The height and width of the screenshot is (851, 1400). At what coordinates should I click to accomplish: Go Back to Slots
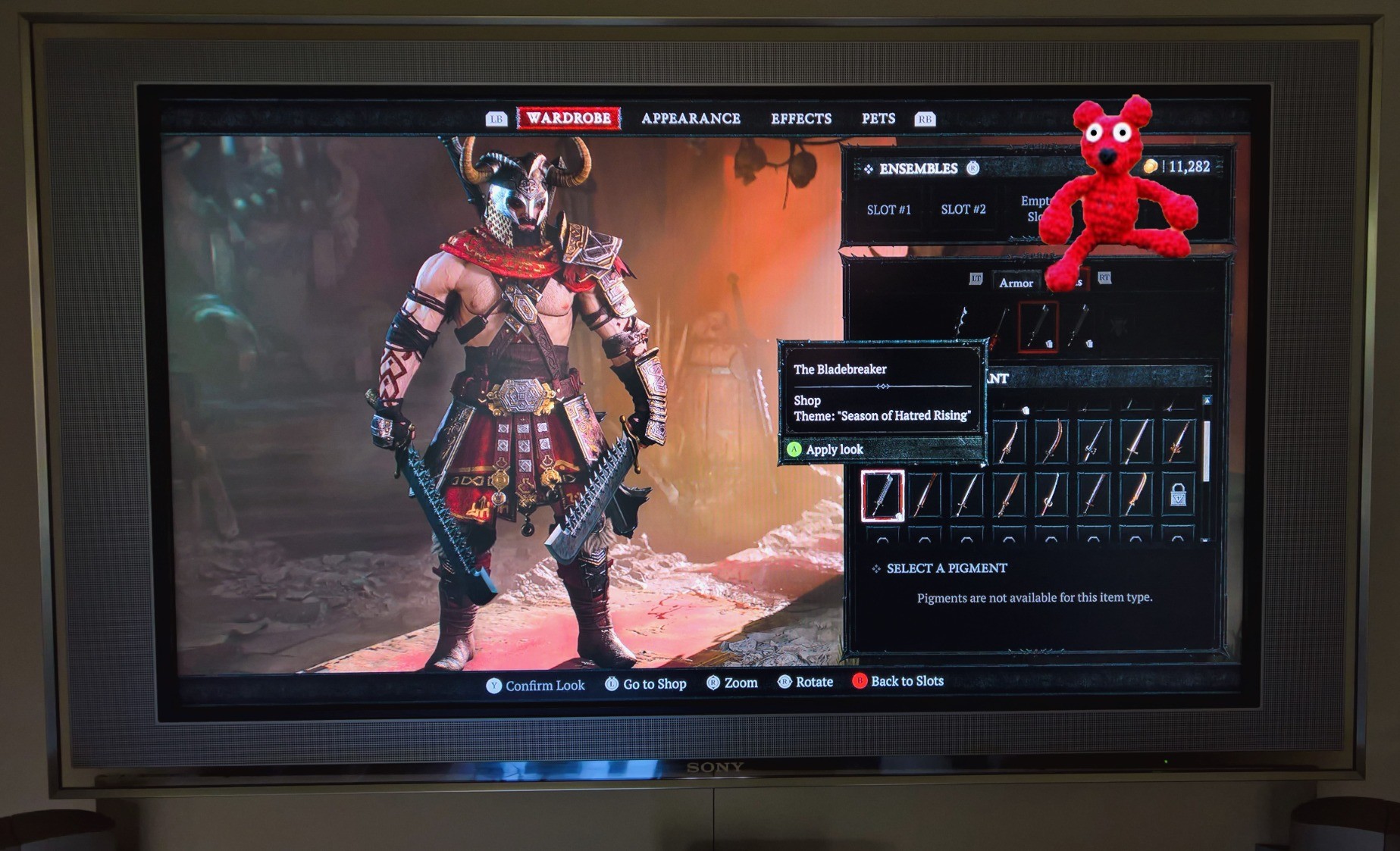coord(898,681)
